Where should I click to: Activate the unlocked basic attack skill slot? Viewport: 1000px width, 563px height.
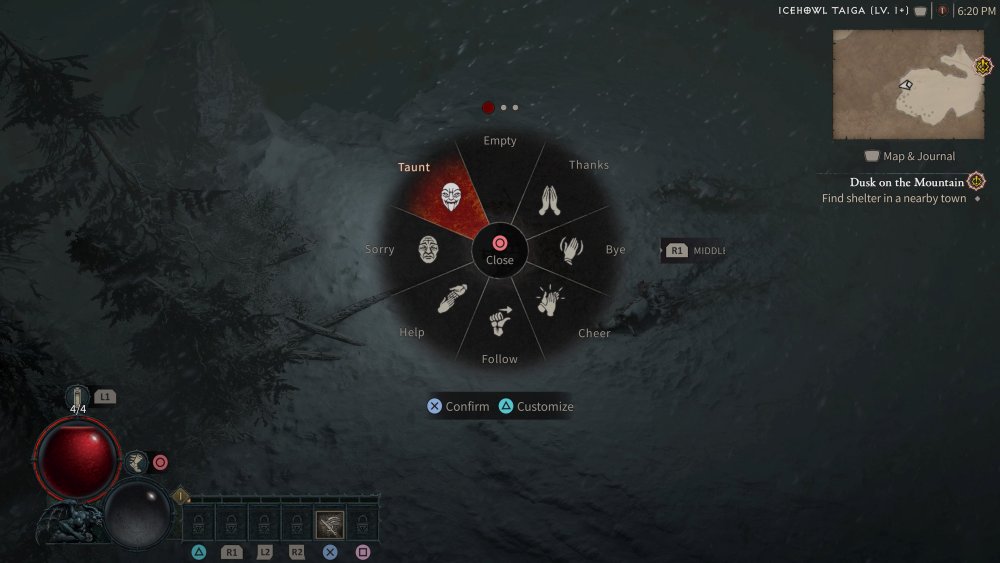330,524
